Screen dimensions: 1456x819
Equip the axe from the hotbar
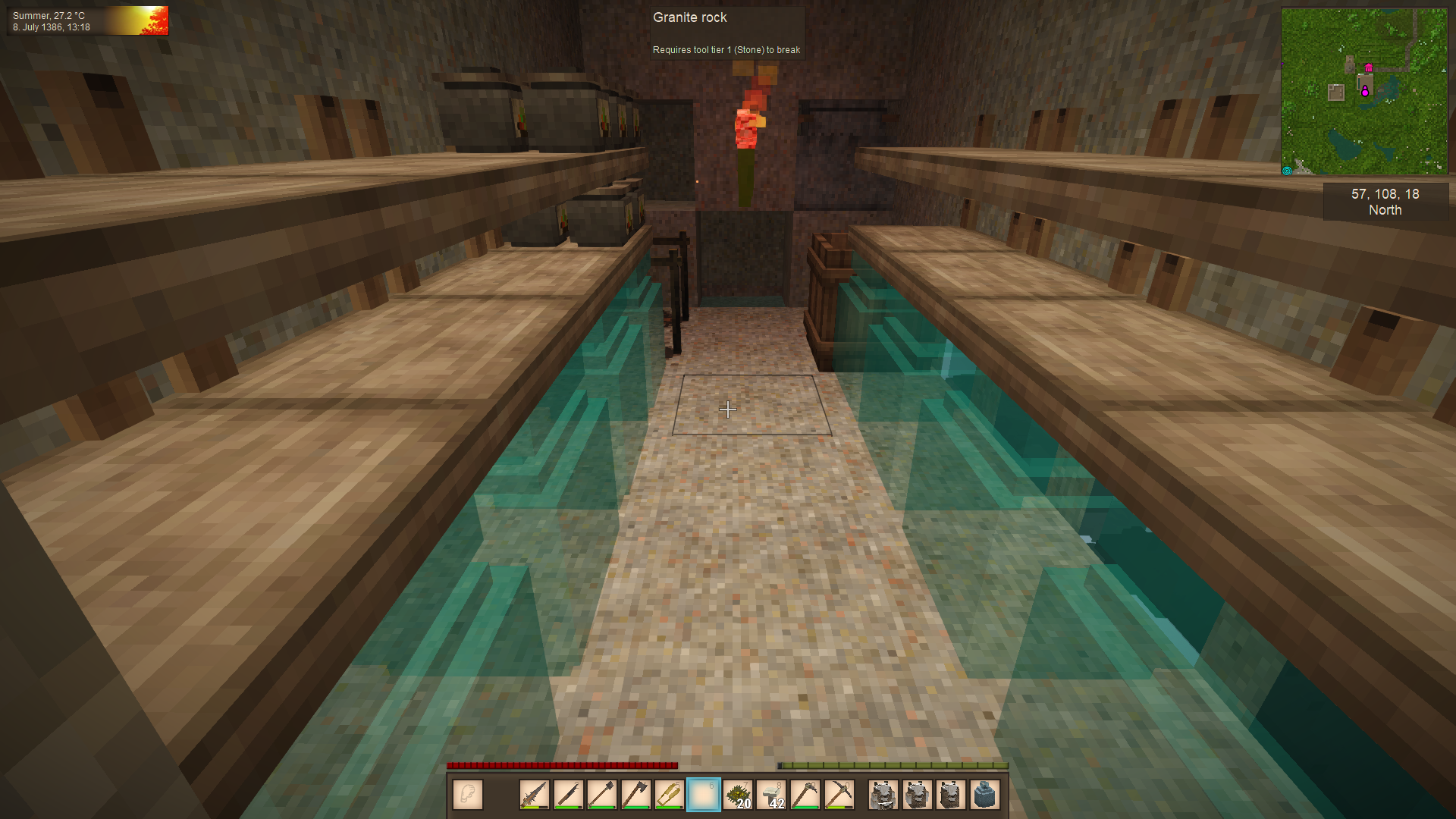635,795
